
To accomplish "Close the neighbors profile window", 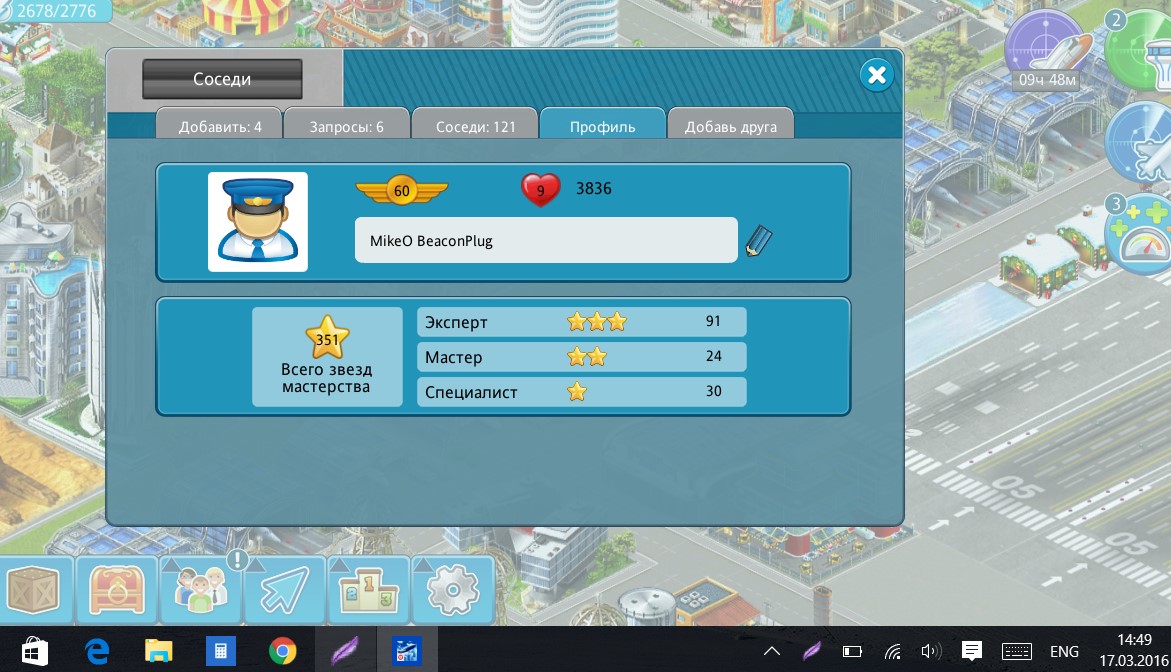I will coord(876,75).
